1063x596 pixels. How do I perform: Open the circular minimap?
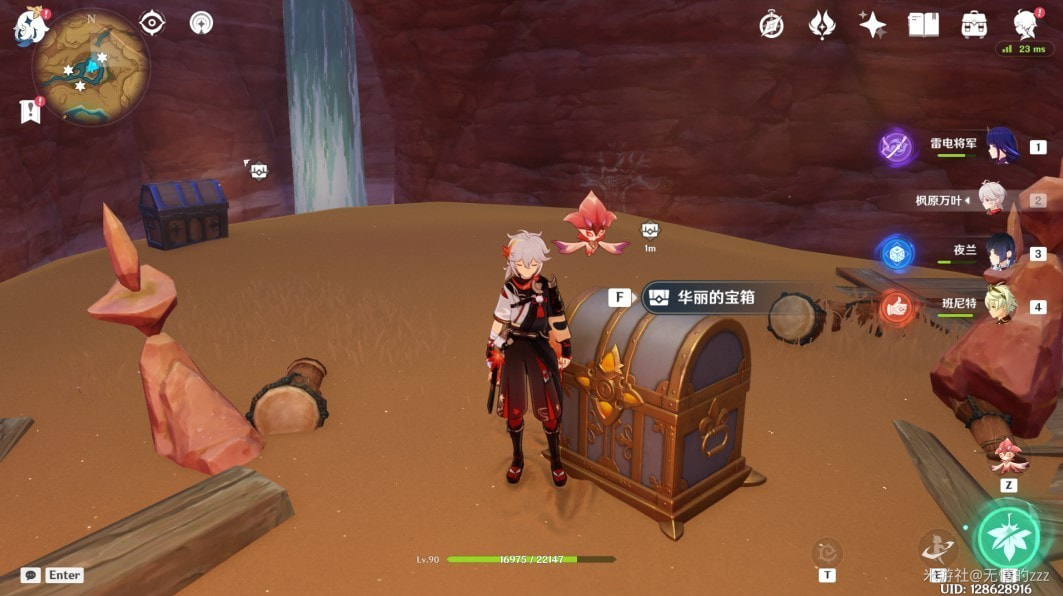click(x=91, y=69)
